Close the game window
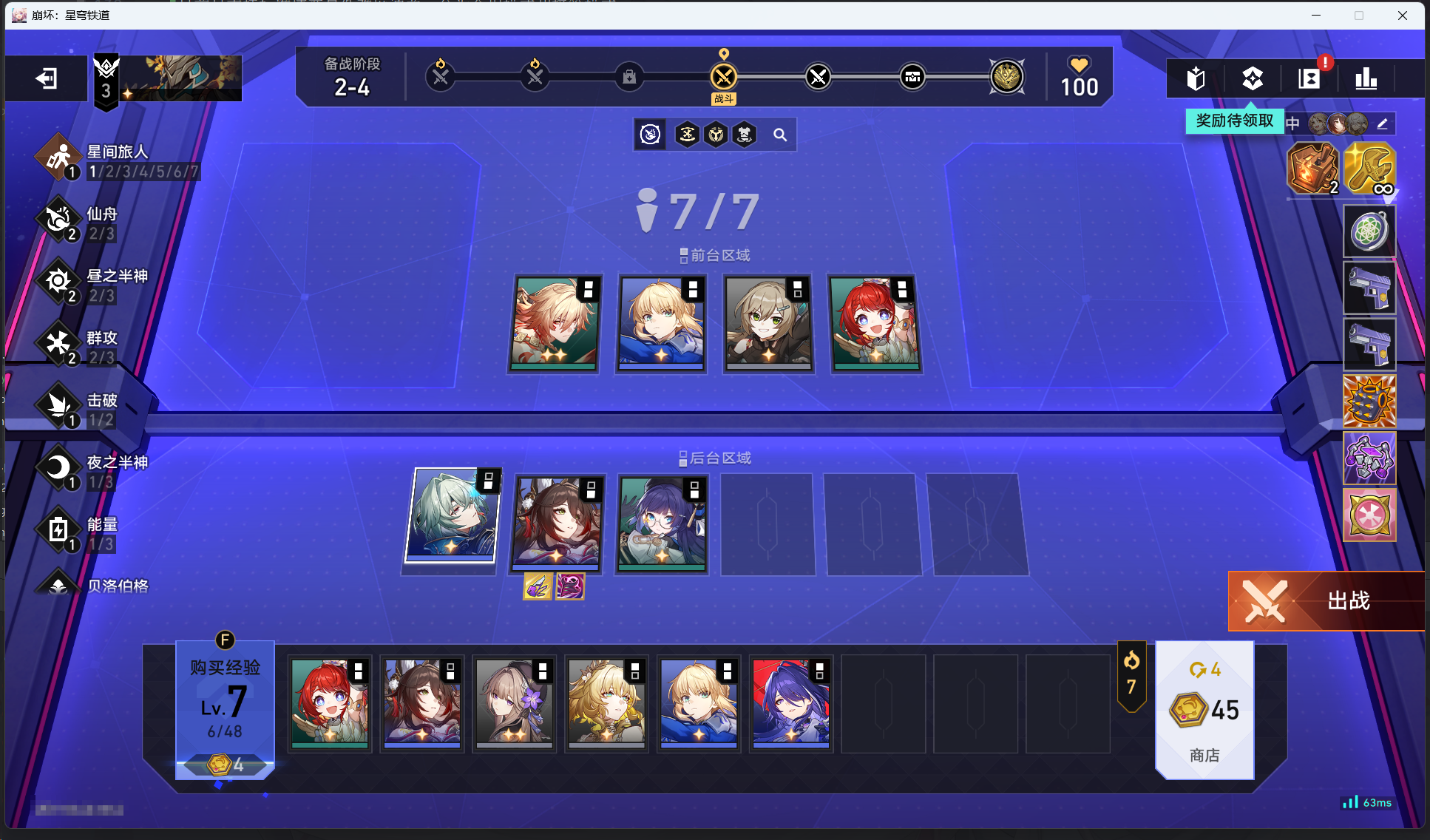Image resolution: width=1430 pixels, height=840 pixels. pyautogui.click(x=1402, y=16)
